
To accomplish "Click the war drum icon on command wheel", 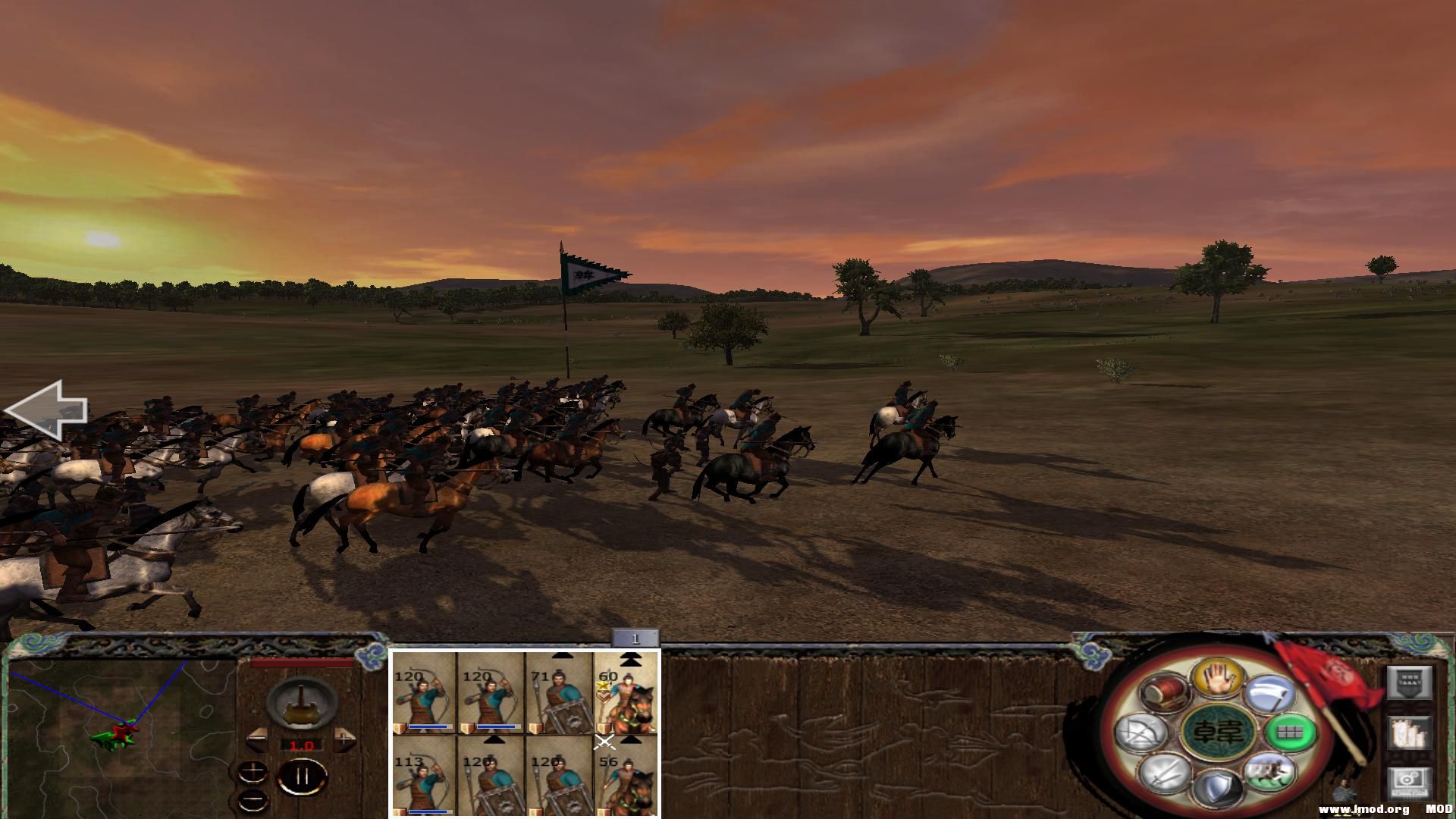I will 1163,691.
